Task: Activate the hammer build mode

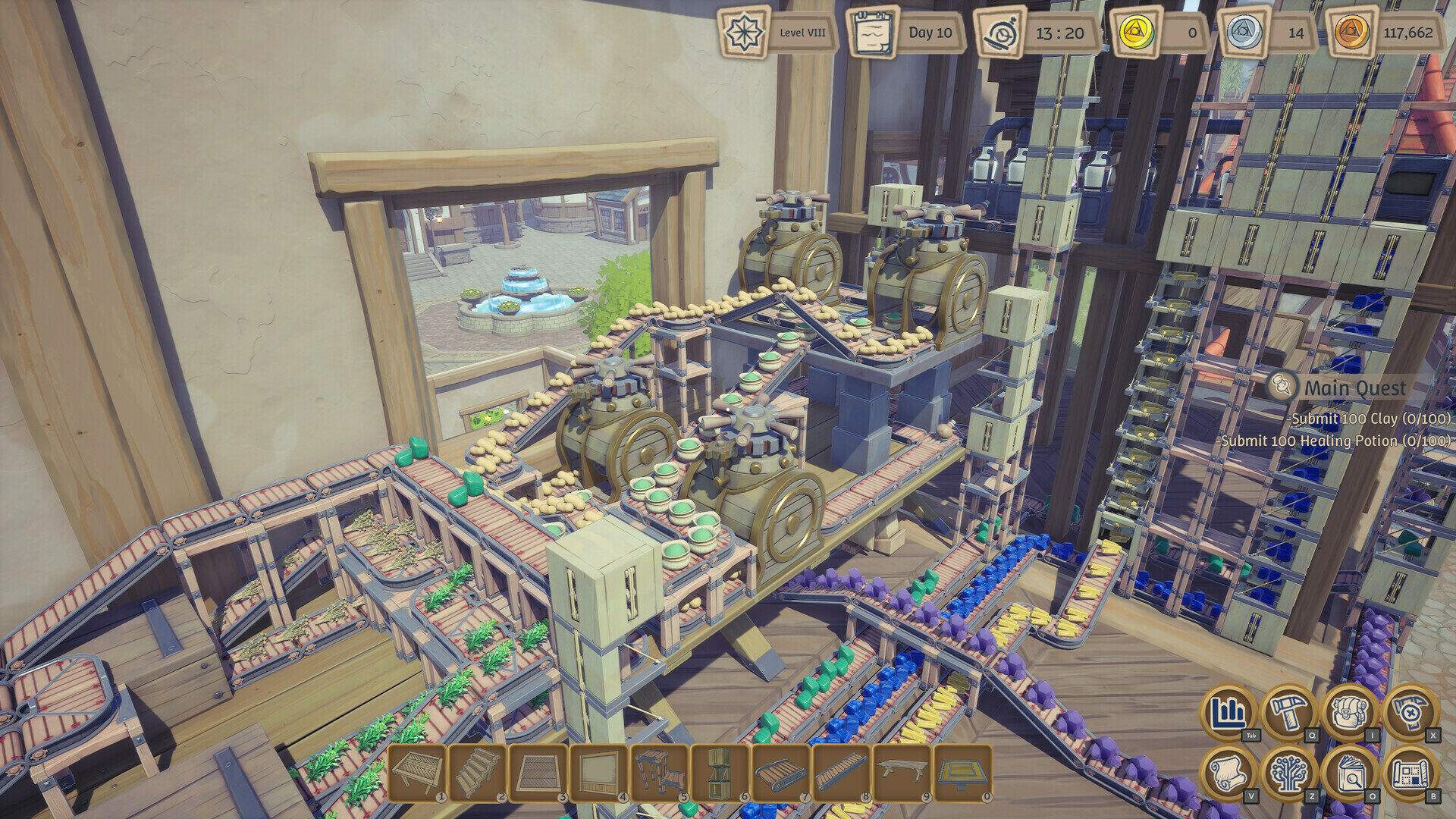Action: tap(1288, 712)
